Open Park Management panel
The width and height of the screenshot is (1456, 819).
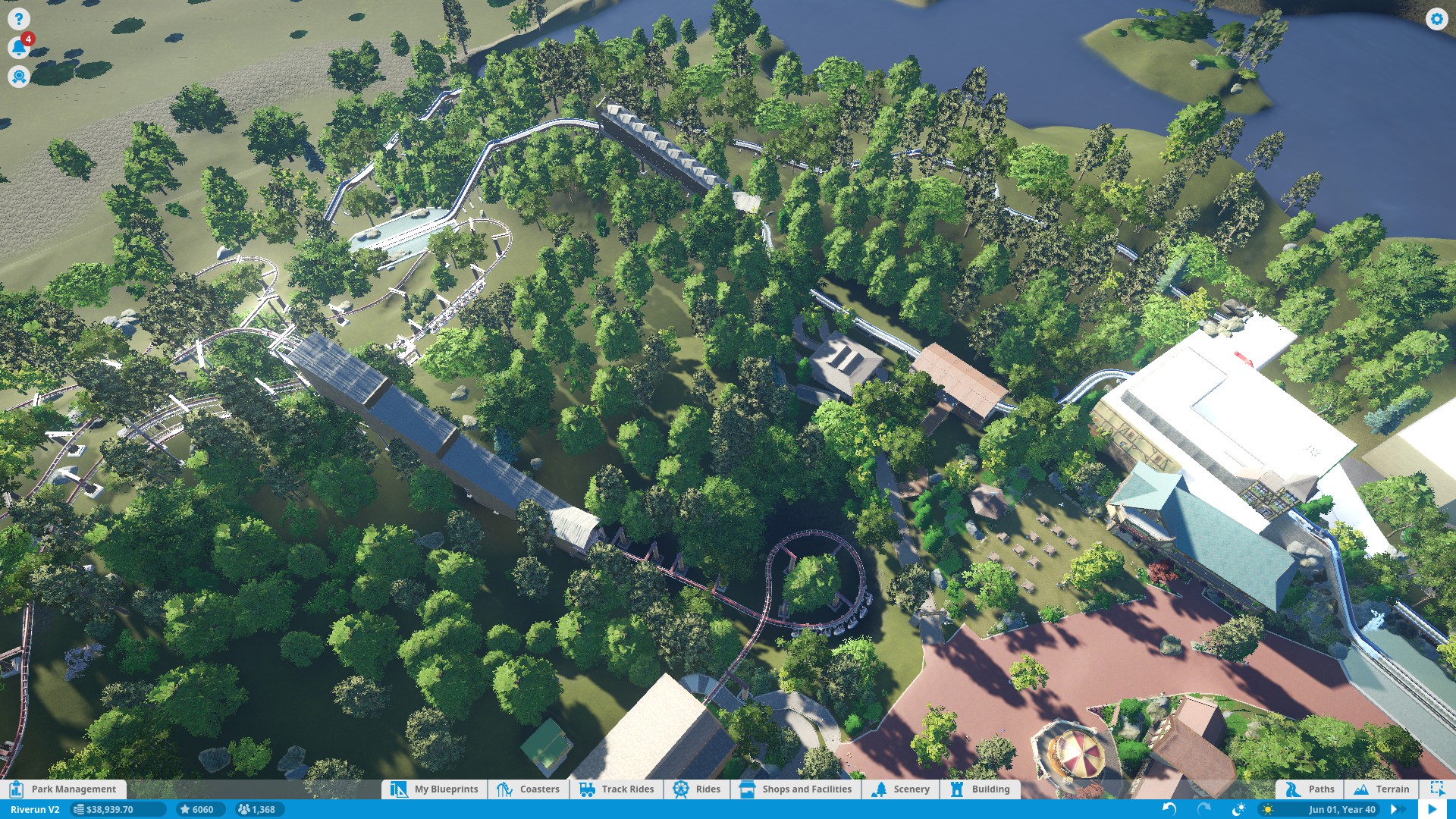[x=64, y=789]
